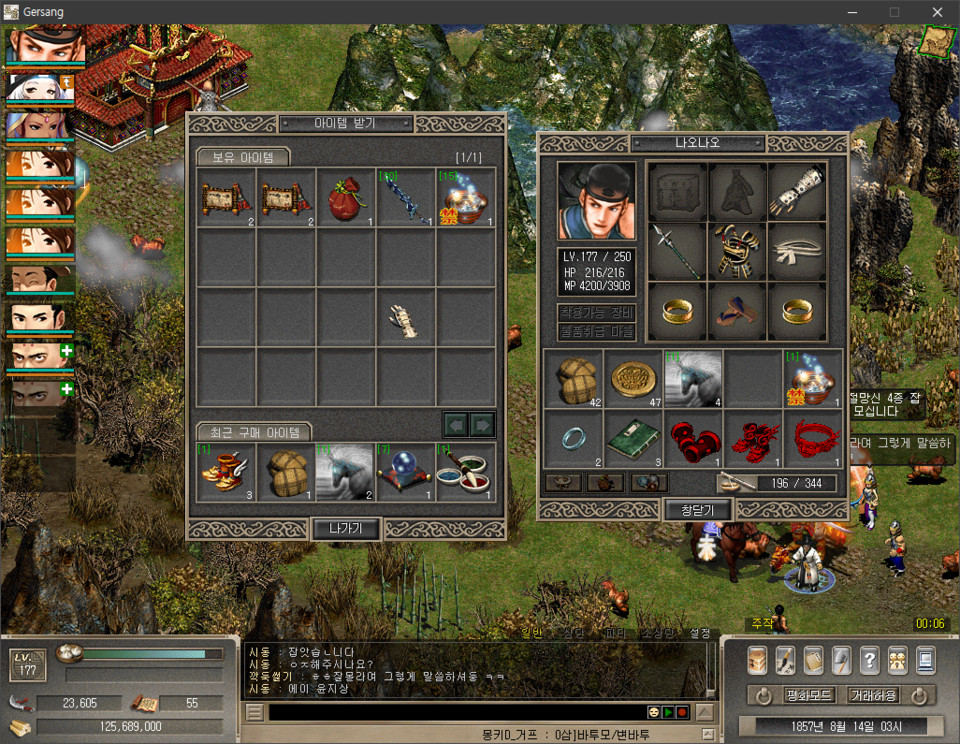Maximize the Gersang window
Image resolution: width=960 pixels, height=744 pixels.
(894, 12)
